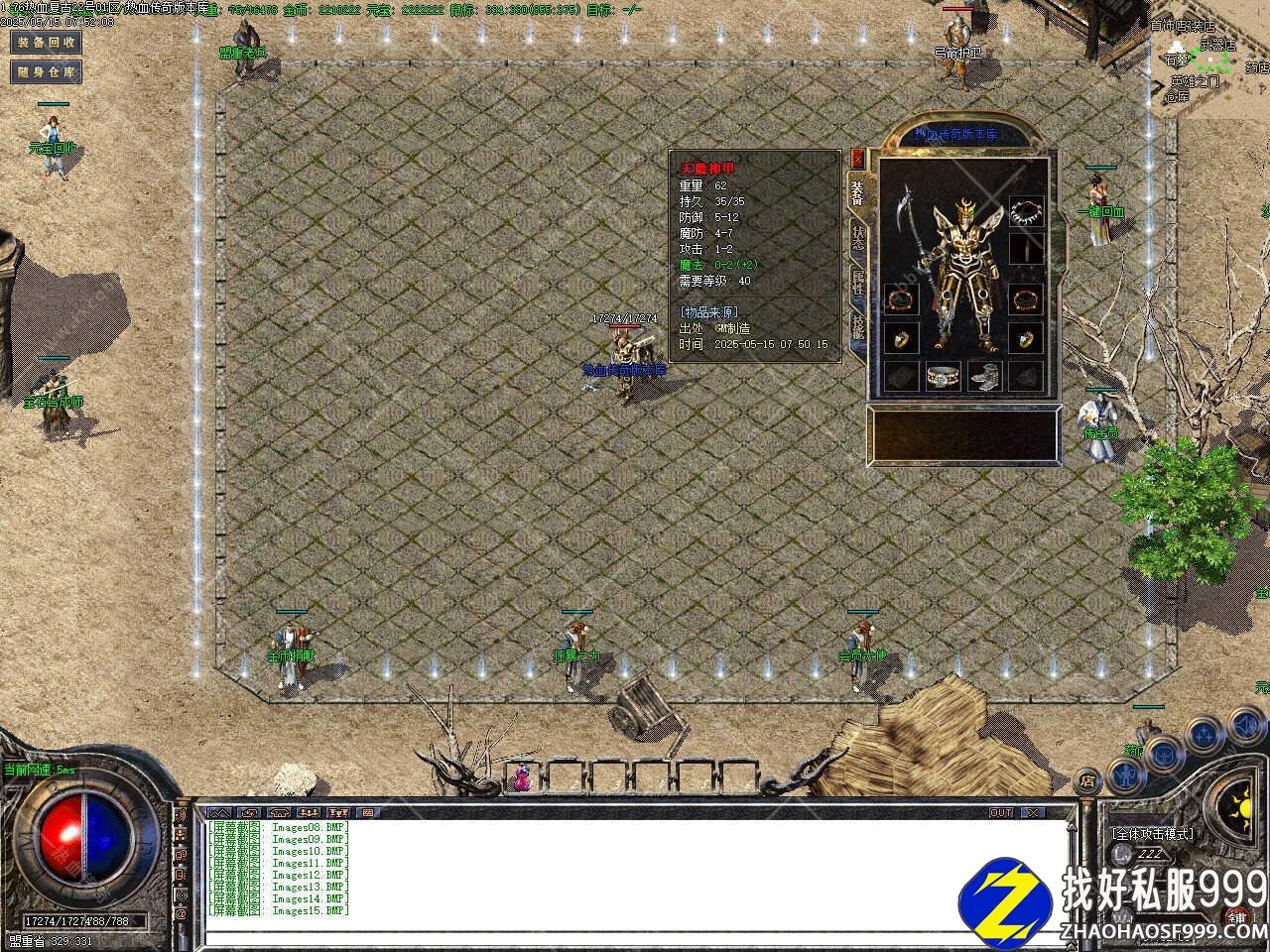Click the 店 shop round button
This screenshot has width=1270, height=952.
(x=1087, y=778)
